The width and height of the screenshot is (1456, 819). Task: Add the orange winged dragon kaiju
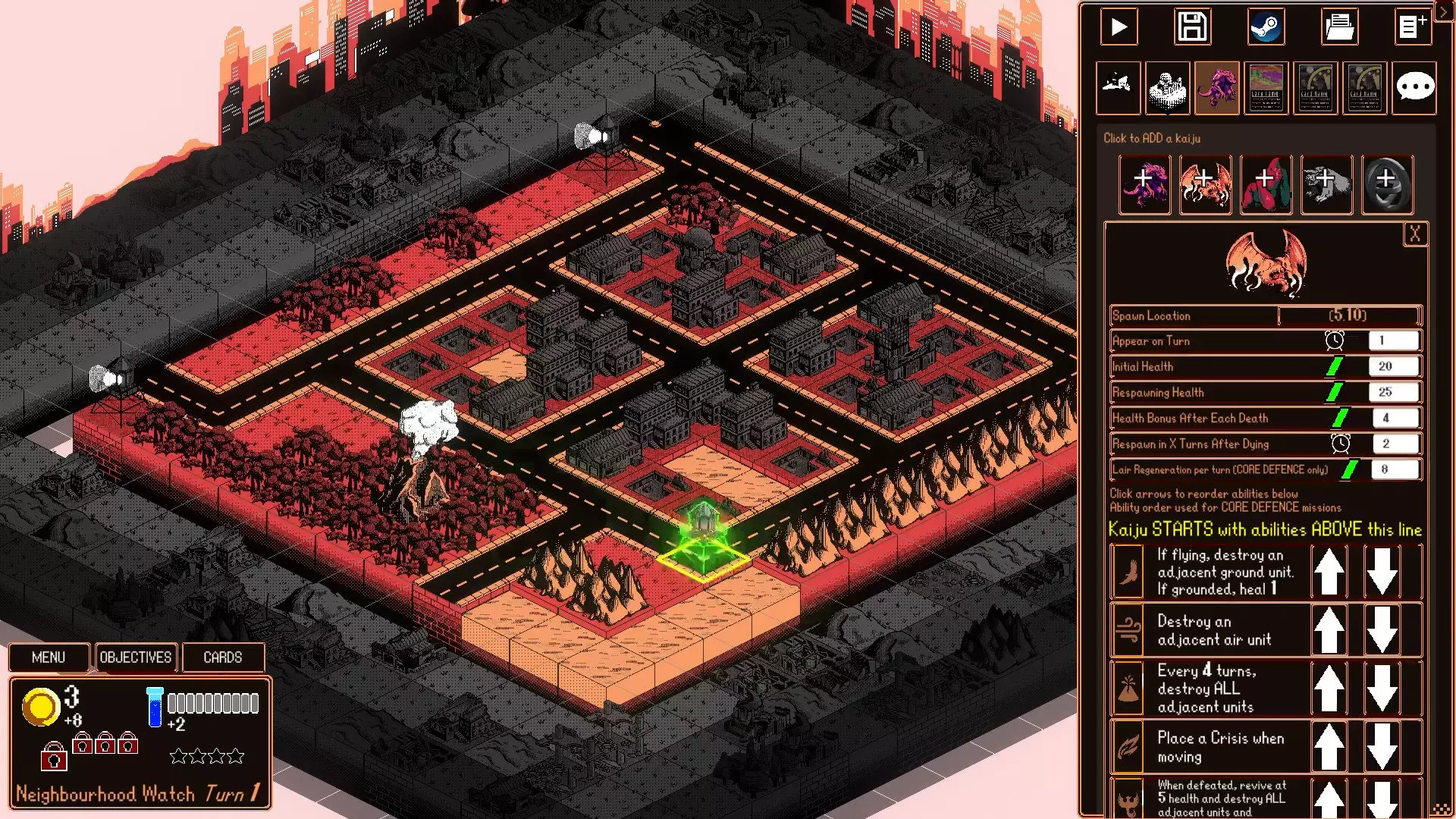1204,184
